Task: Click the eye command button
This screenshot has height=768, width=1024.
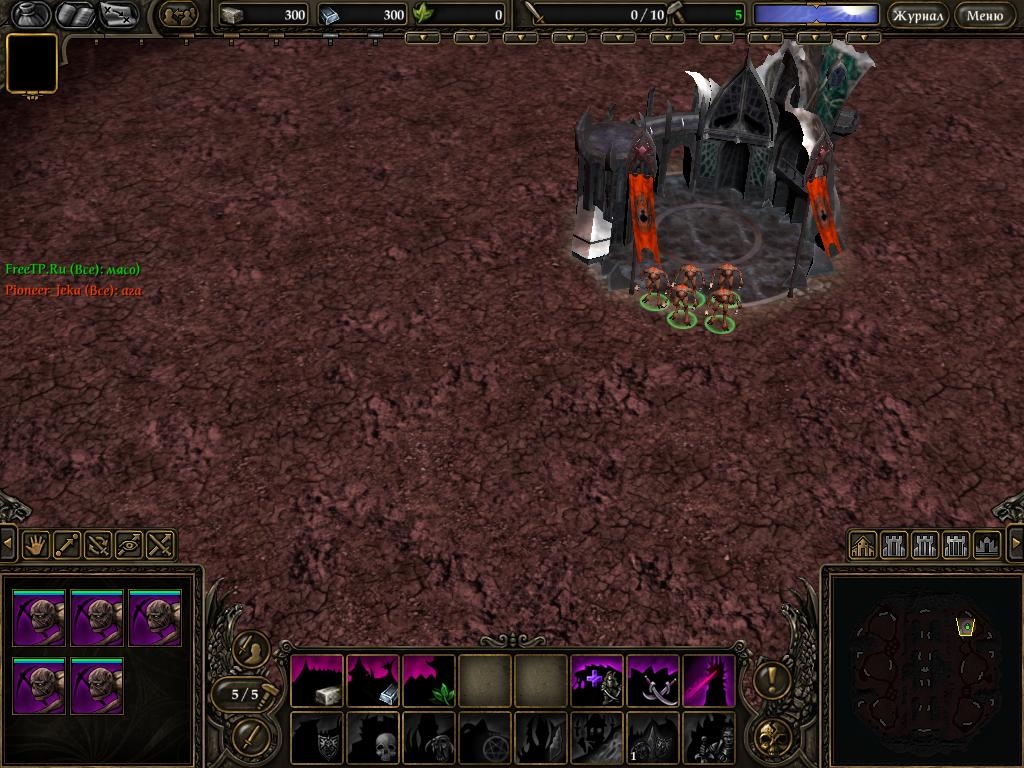Action: (x=129, y=545)
